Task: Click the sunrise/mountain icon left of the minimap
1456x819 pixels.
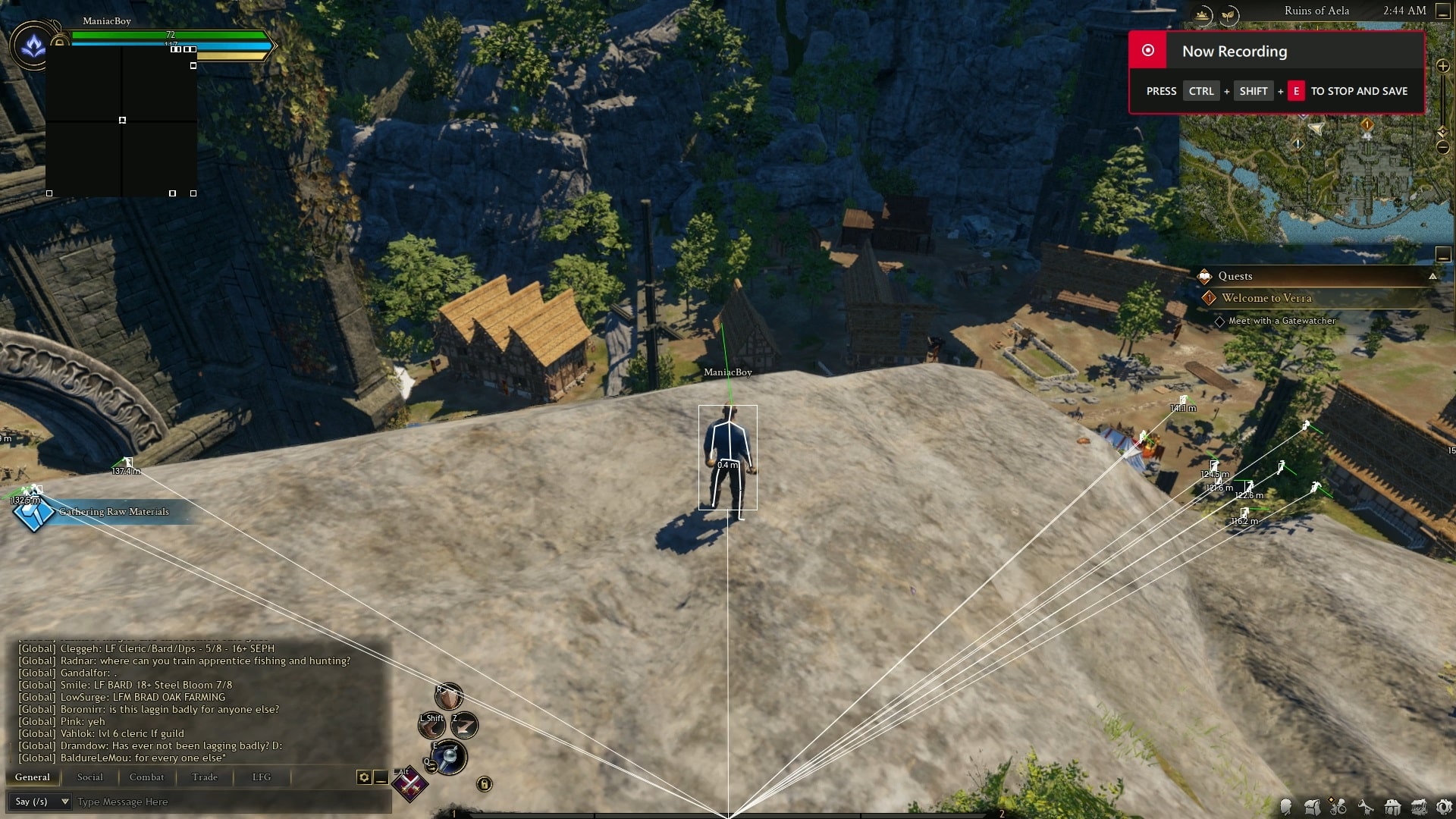Action: (x=1202, y=13)
